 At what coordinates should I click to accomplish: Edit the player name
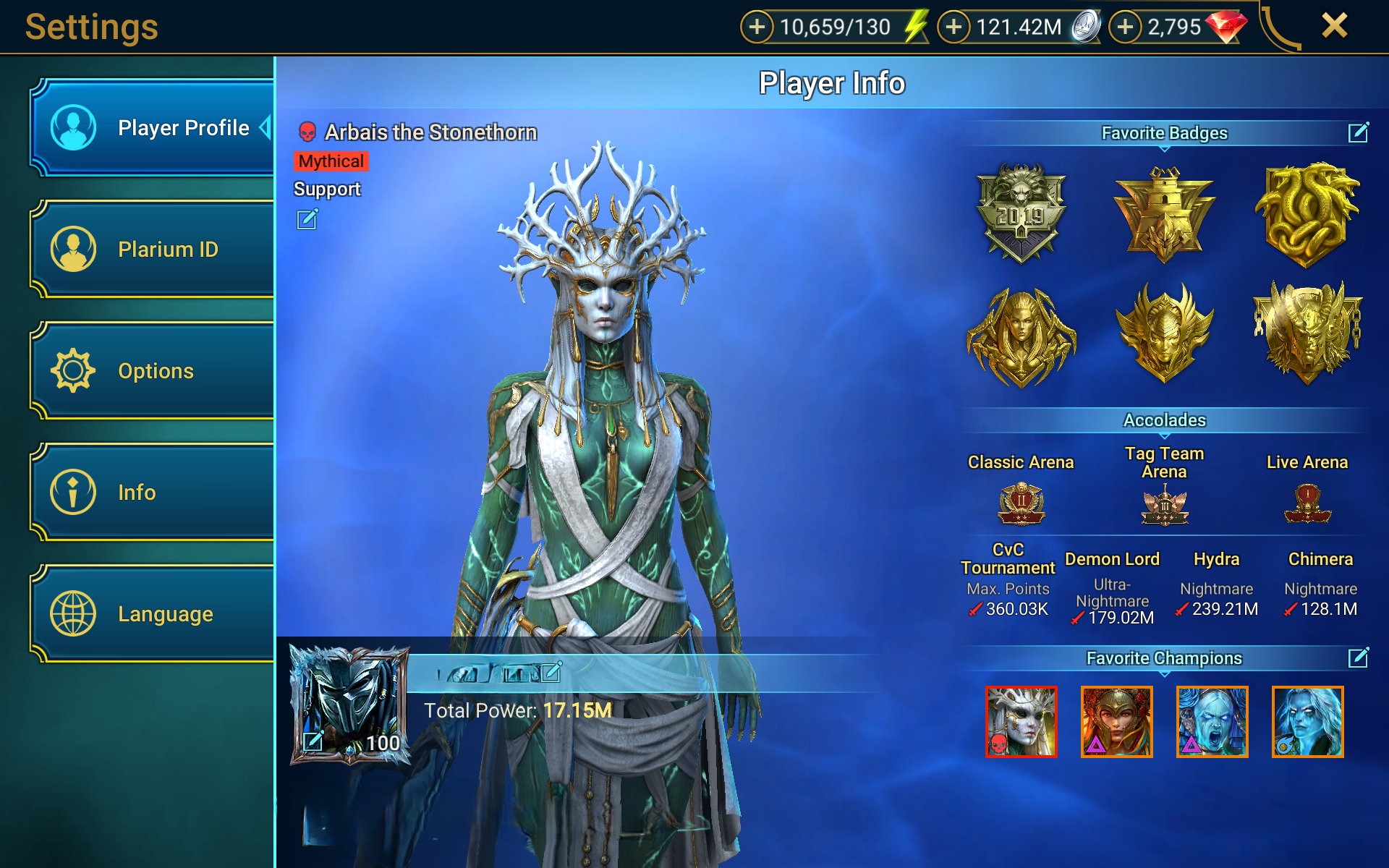pyautogui.click(x=551, y=673)
